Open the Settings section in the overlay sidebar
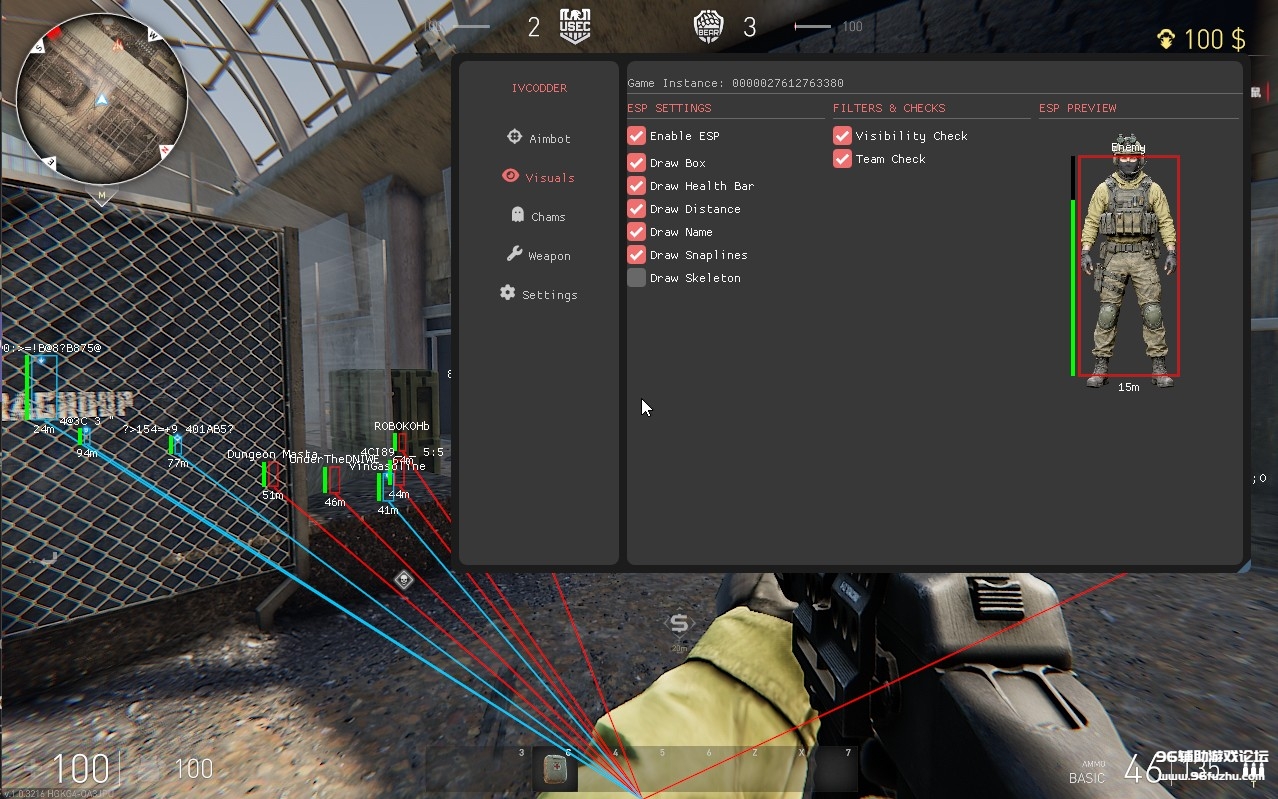The image size is (1278, 799). pyautogui.click(x=538, y=294)
